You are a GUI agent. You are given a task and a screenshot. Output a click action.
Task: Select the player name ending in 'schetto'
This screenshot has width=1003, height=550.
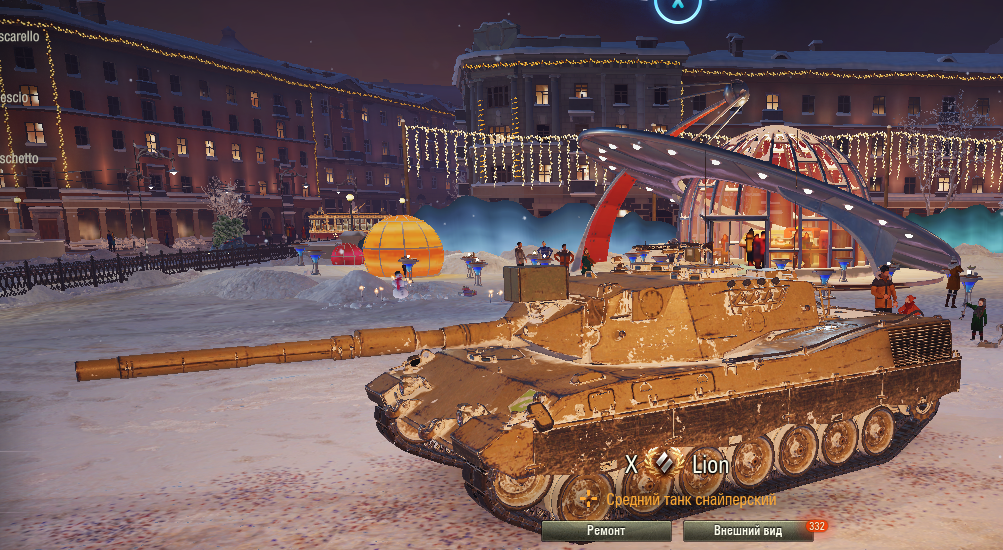[x=19, y=158]
